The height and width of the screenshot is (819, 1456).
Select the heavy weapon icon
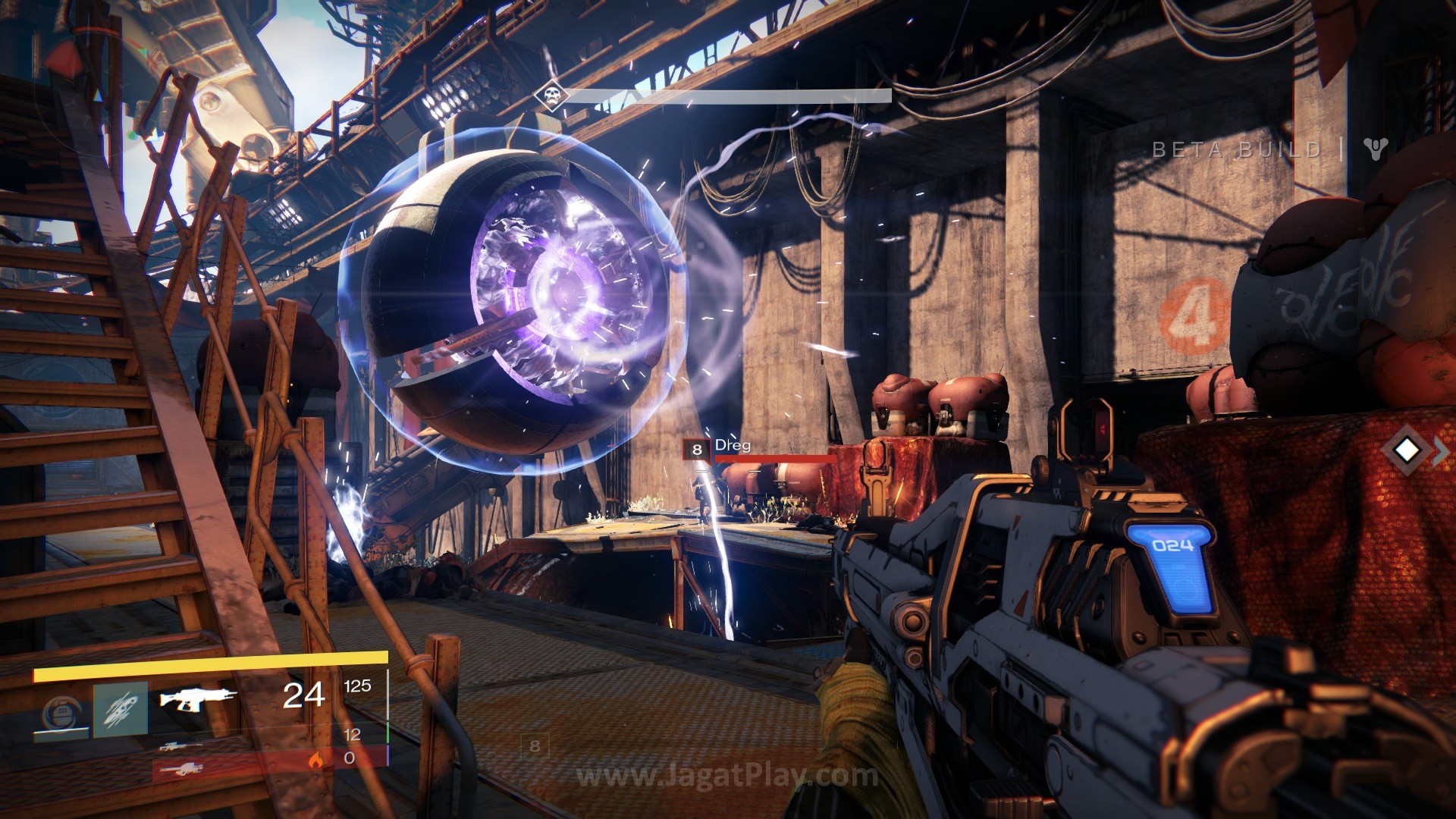tap(180, 770)
